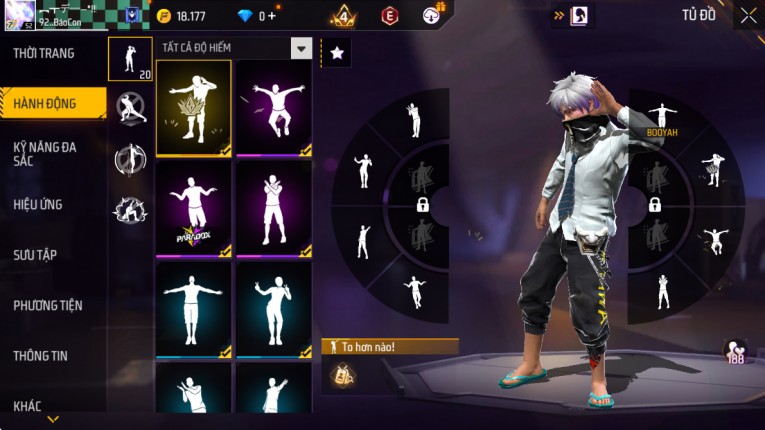Go to the Sưu Tập section

[35, 255]
